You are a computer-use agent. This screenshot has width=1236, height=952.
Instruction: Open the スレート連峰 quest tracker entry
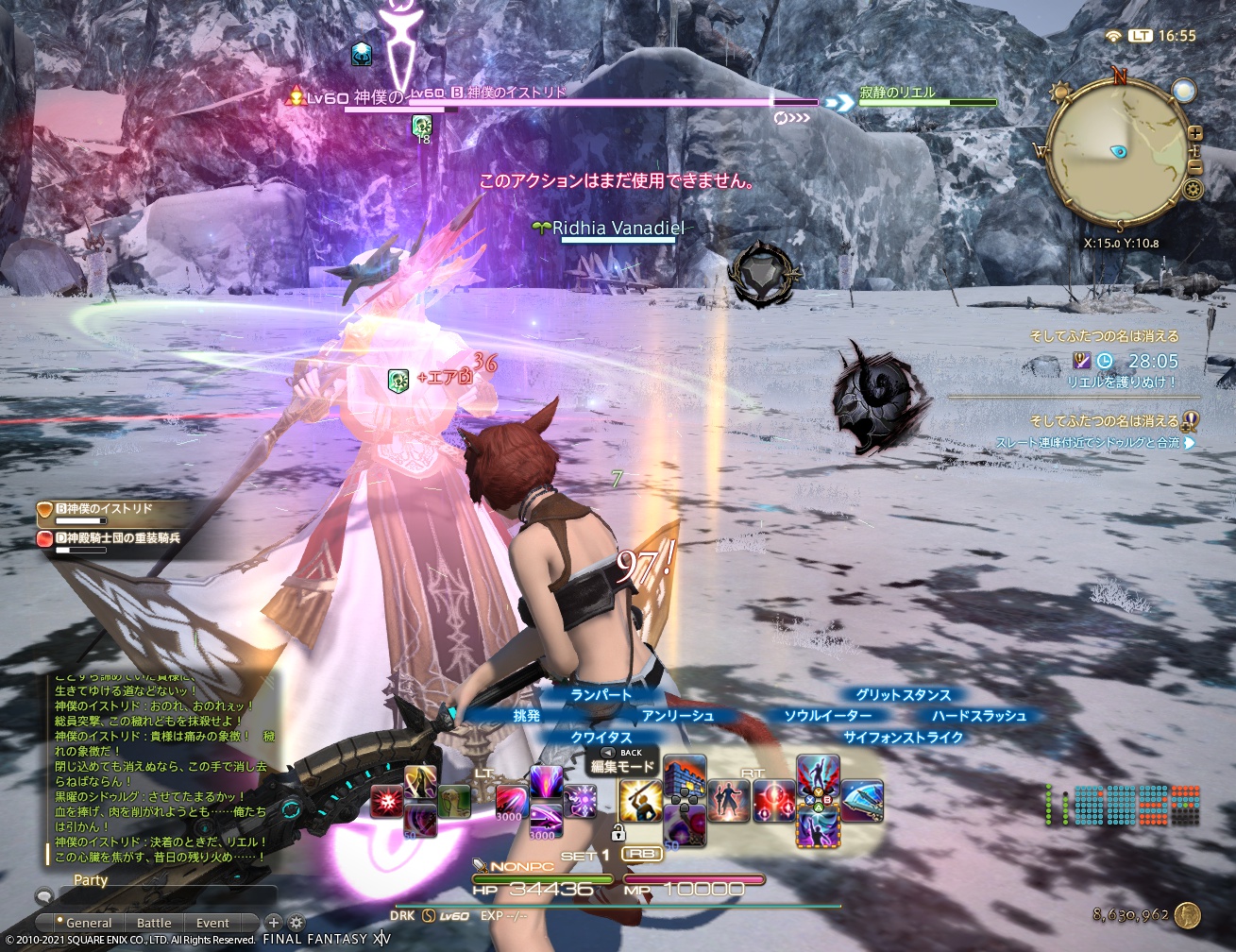[x=1088, y=442]
